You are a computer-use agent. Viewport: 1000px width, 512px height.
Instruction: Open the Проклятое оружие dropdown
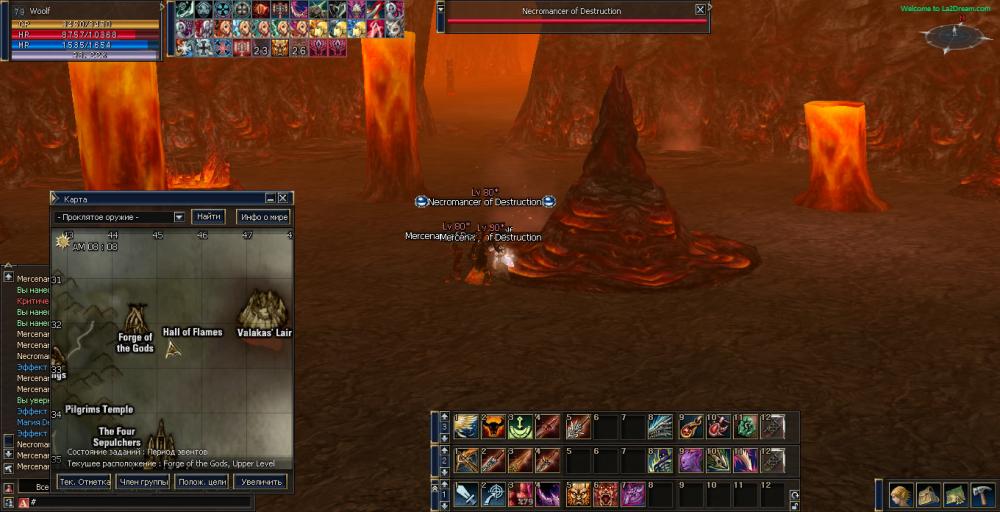tap(179, 217)
